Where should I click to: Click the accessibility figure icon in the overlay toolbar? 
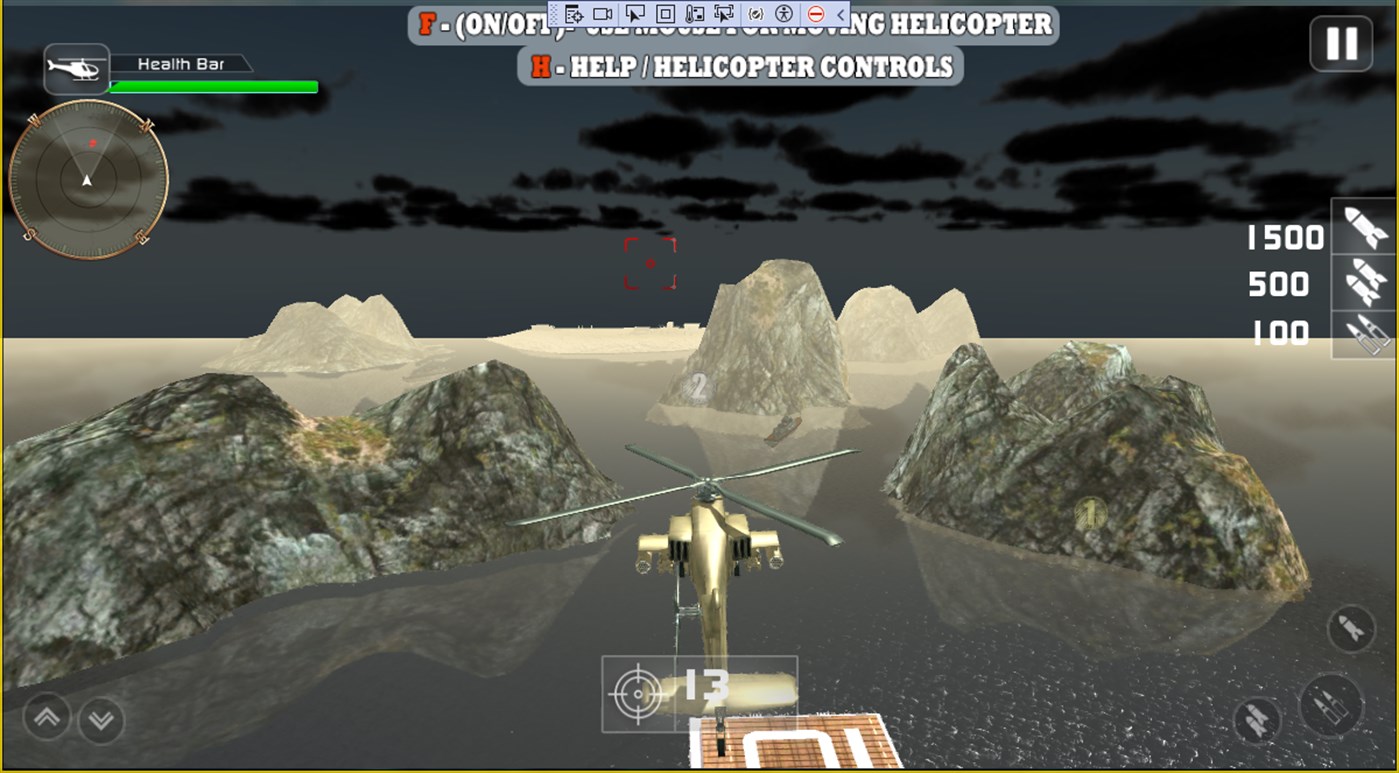pos(785,14)
